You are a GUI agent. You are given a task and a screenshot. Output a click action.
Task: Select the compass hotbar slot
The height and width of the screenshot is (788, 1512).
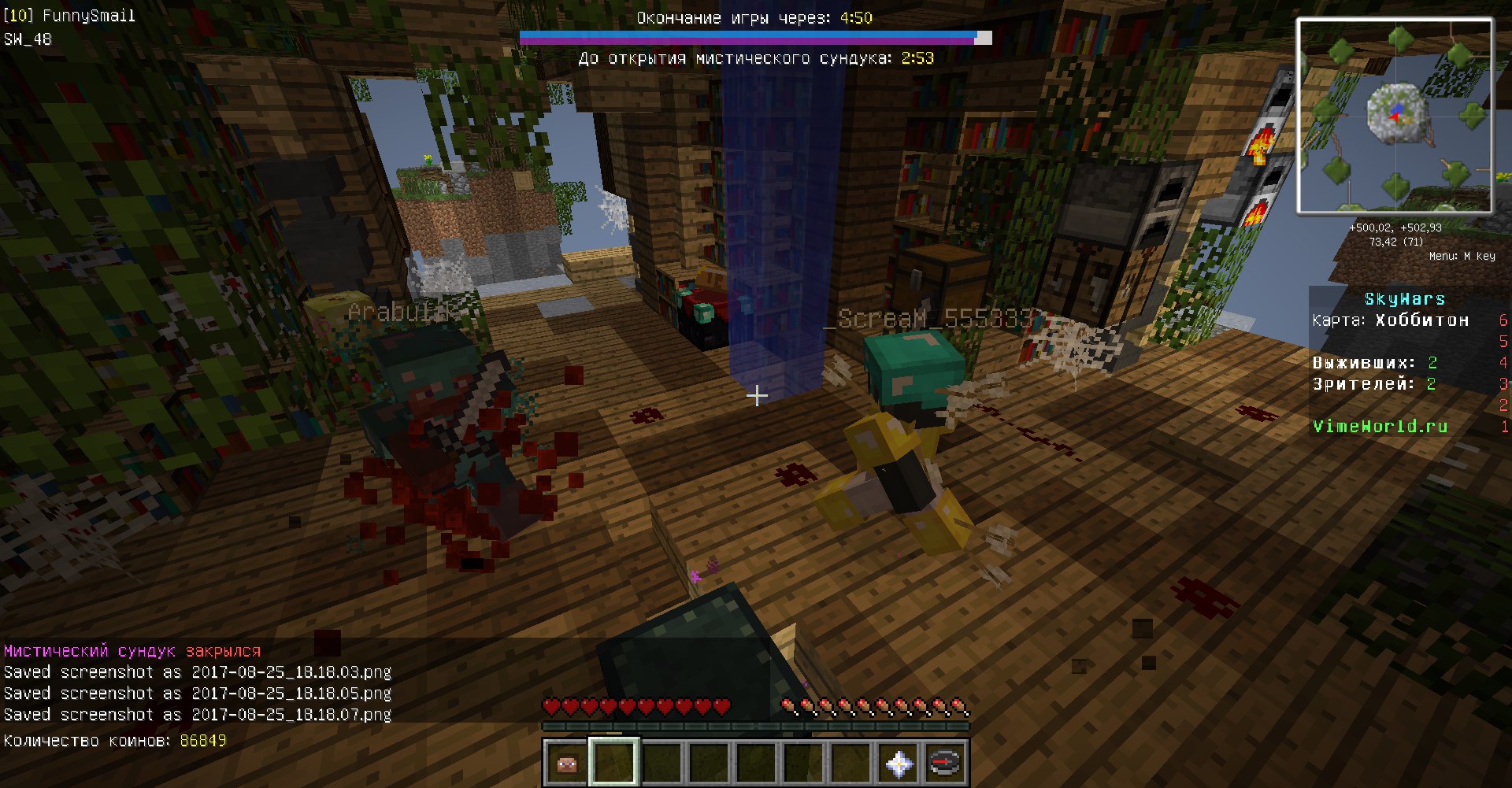pyautogui.click(x=945, y=762)
